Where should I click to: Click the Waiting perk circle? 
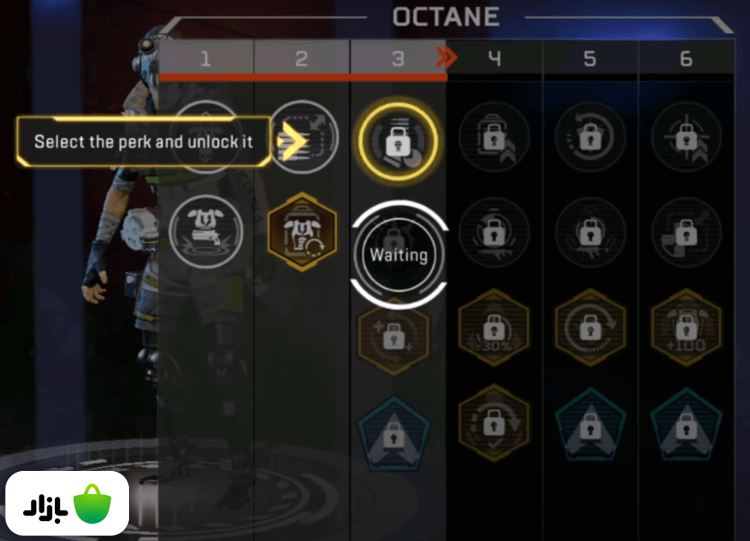(398, 255)
